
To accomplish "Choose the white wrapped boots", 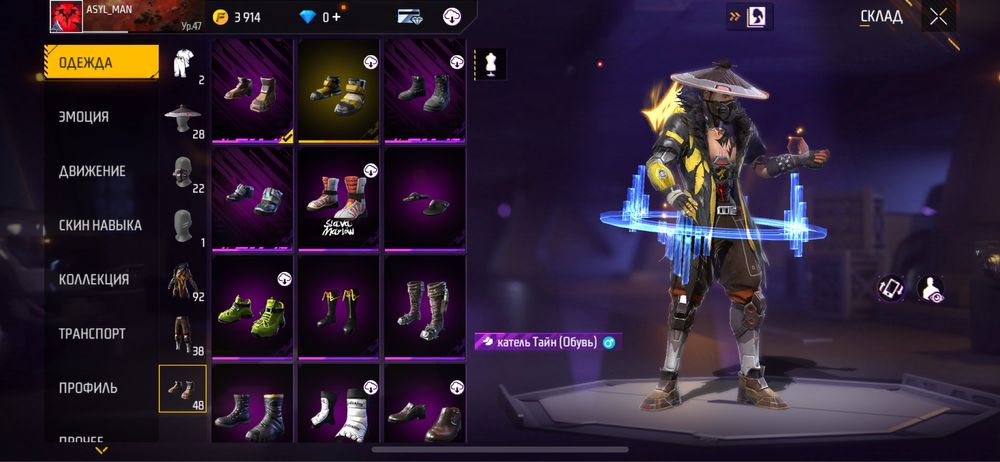I will click(338, 410).
